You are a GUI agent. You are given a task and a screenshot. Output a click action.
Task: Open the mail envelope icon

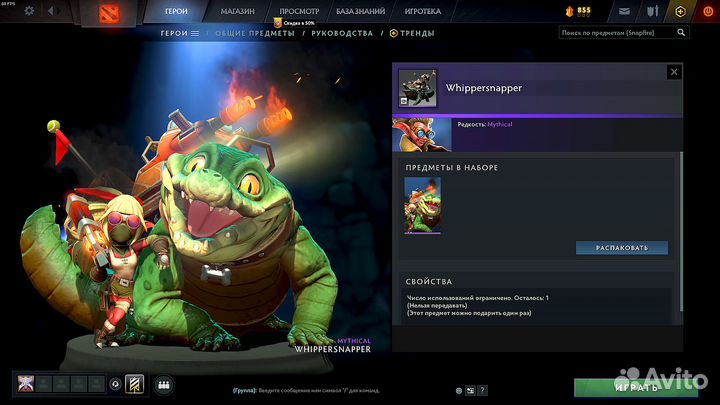[x=625, y=11]
